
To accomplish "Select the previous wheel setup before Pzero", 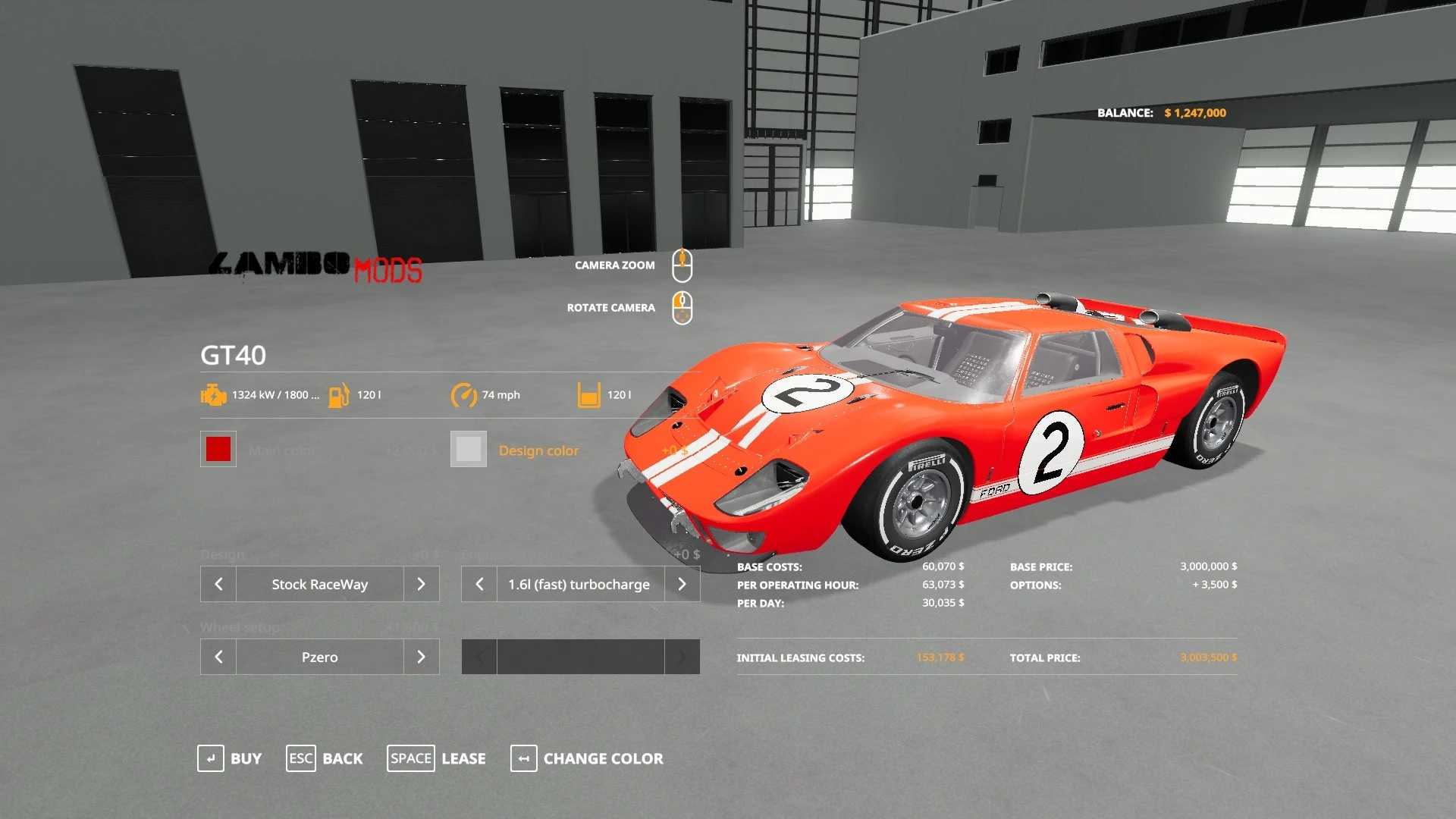I will pos(218,657).
